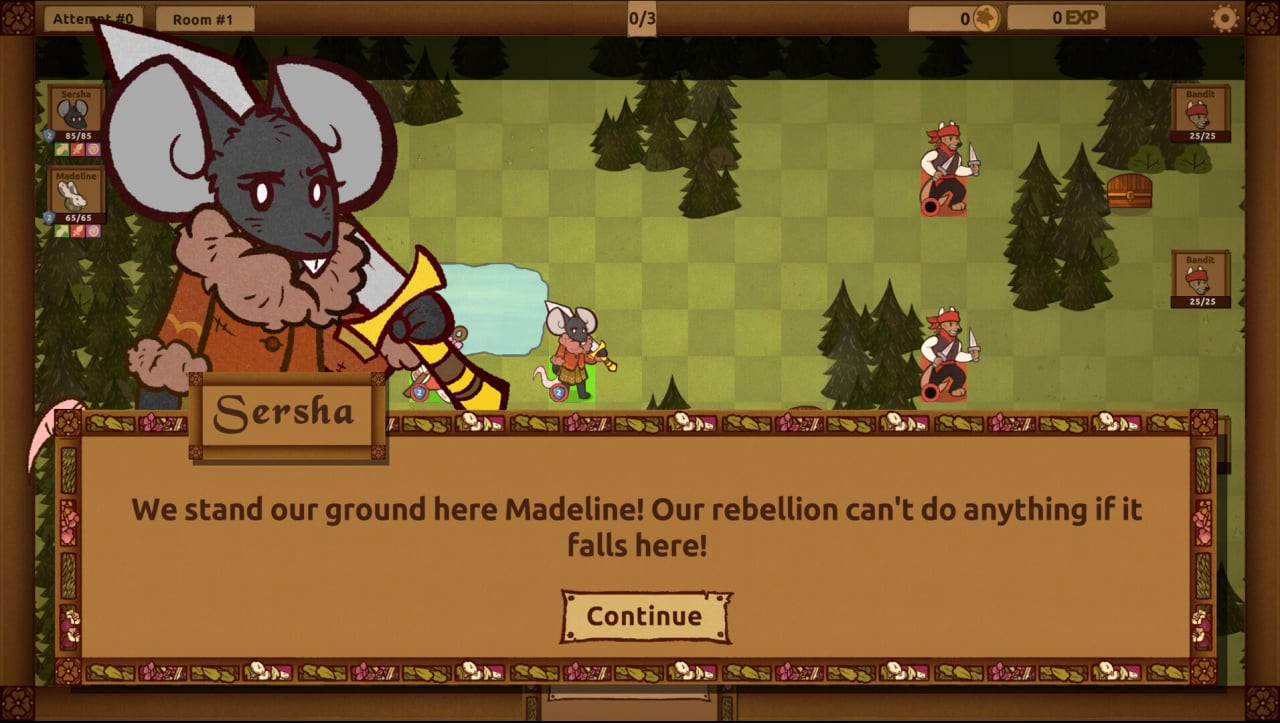Select the lower Bandit enemy card

click(x=1200, y=278)
